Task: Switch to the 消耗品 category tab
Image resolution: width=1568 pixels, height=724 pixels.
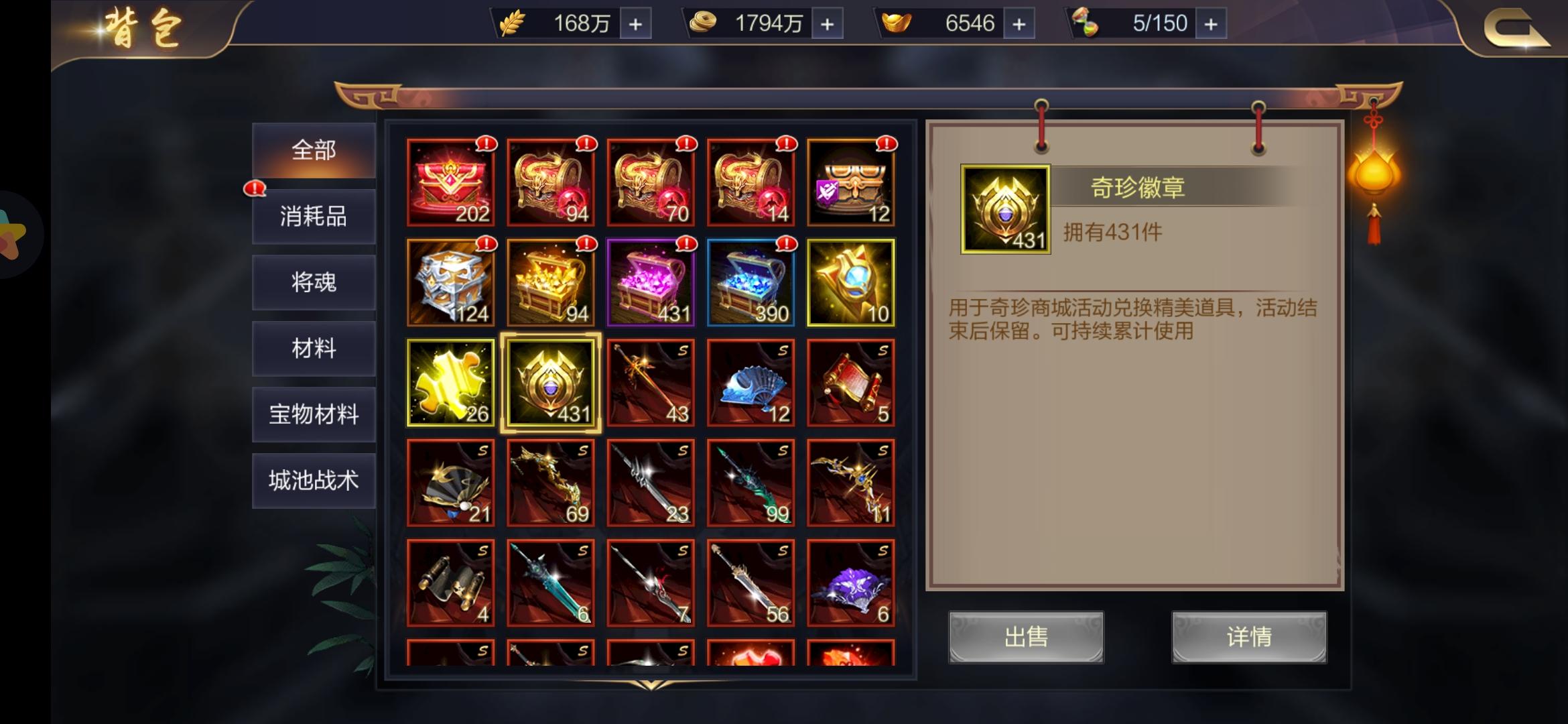Action: 313,217
